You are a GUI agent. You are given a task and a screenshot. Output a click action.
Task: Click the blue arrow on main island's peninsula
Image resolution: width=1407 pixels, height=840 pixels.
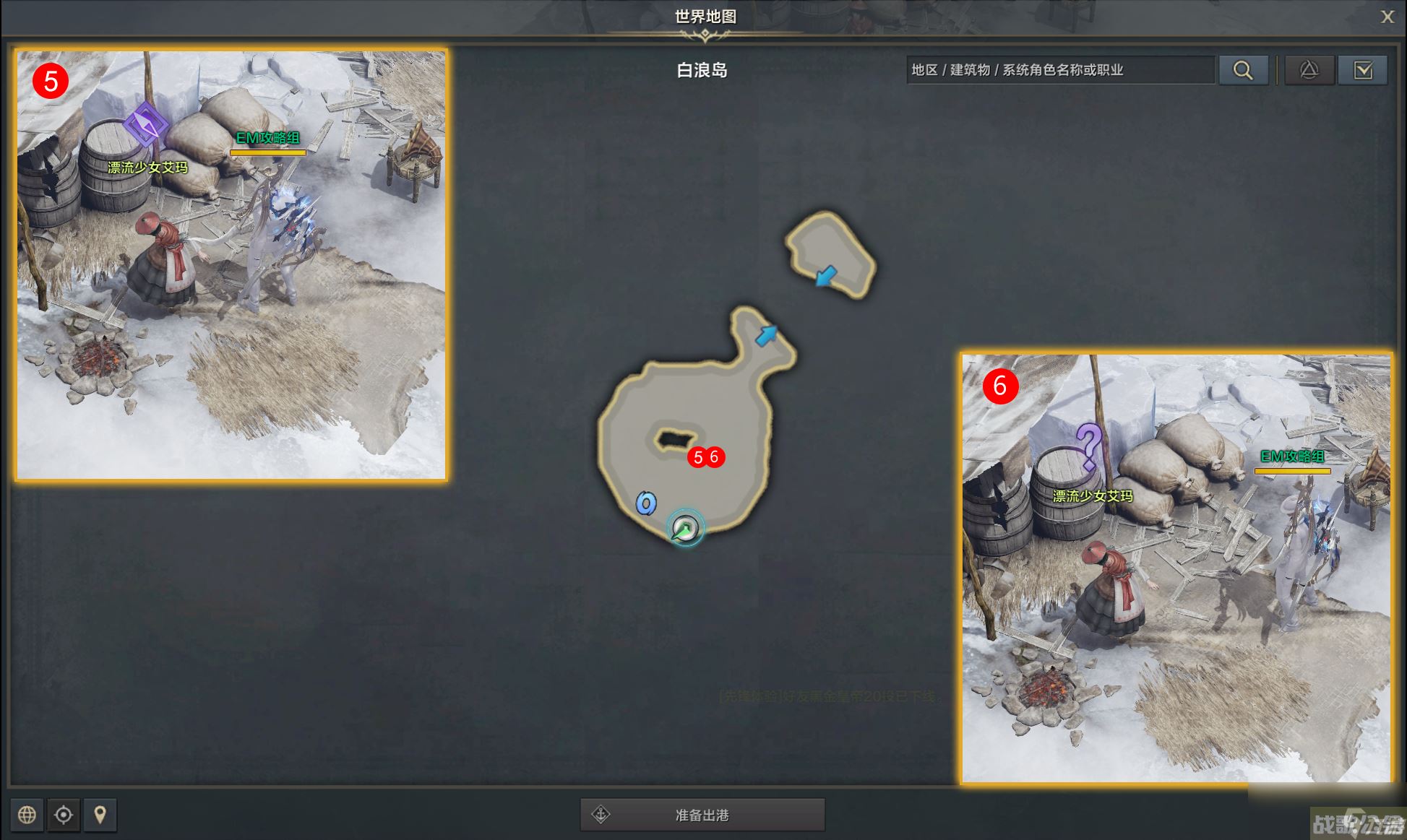click(766, 335)
